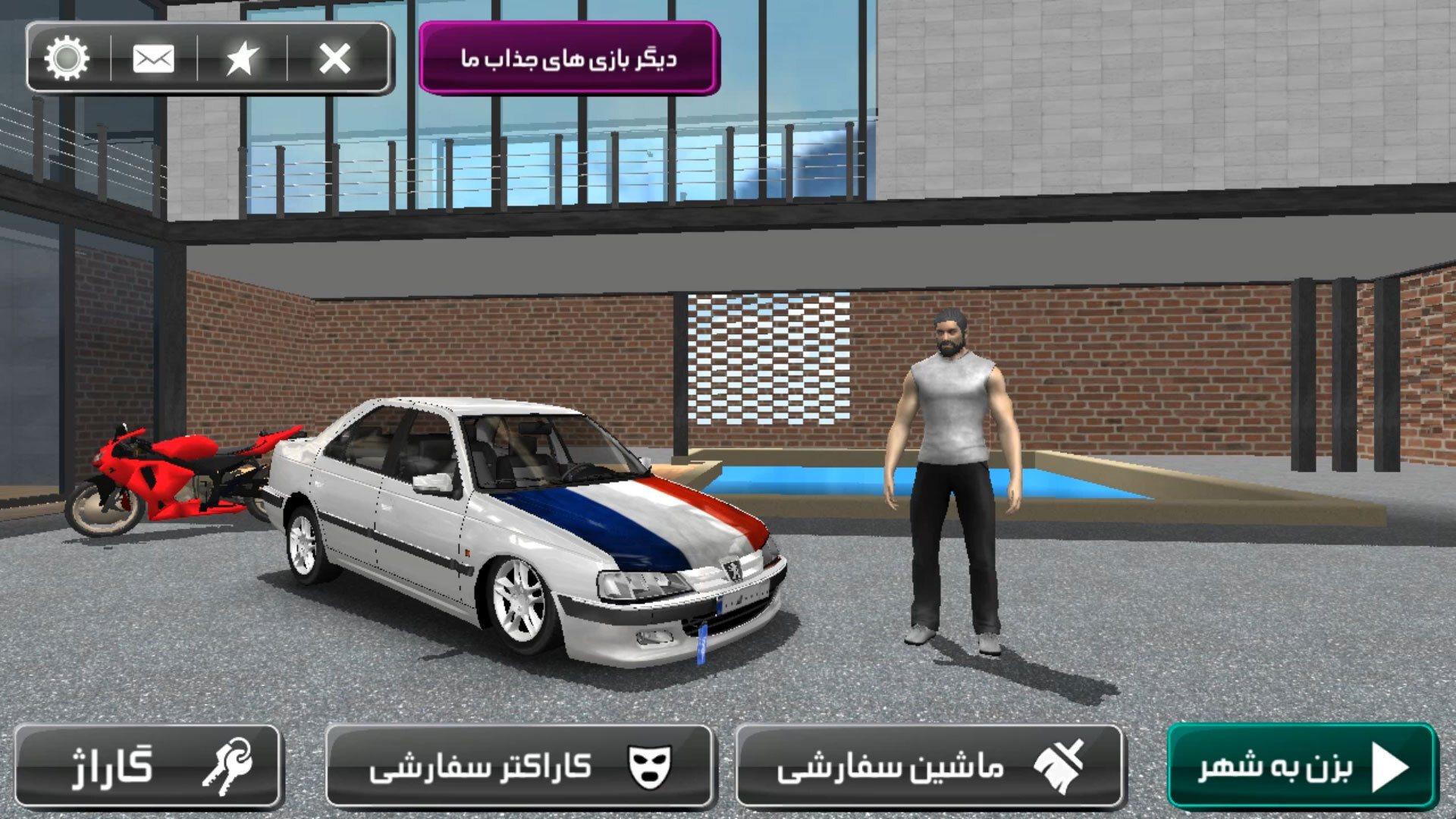Open the purple 'دیگر بازی های جذاب ما' banner
1456x819 pixels.
point(569,58)
